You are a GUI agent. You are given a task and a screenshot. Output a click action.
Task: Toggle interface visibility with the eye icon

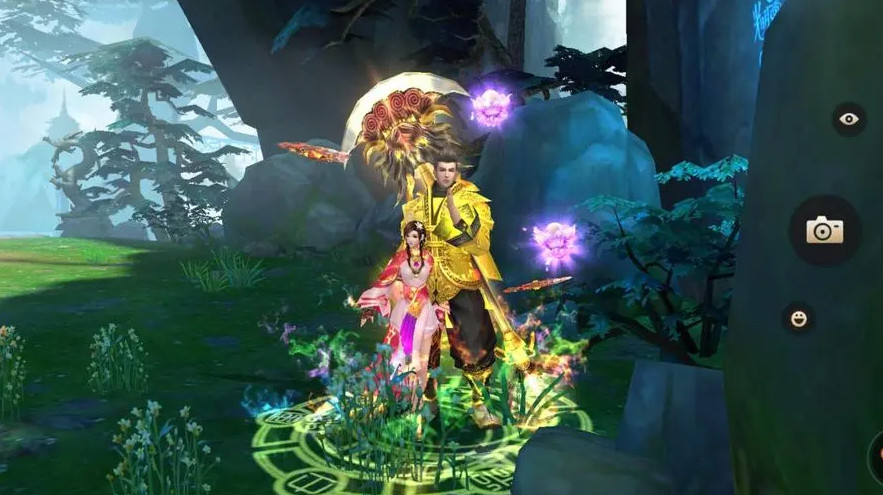pos(849,120)
